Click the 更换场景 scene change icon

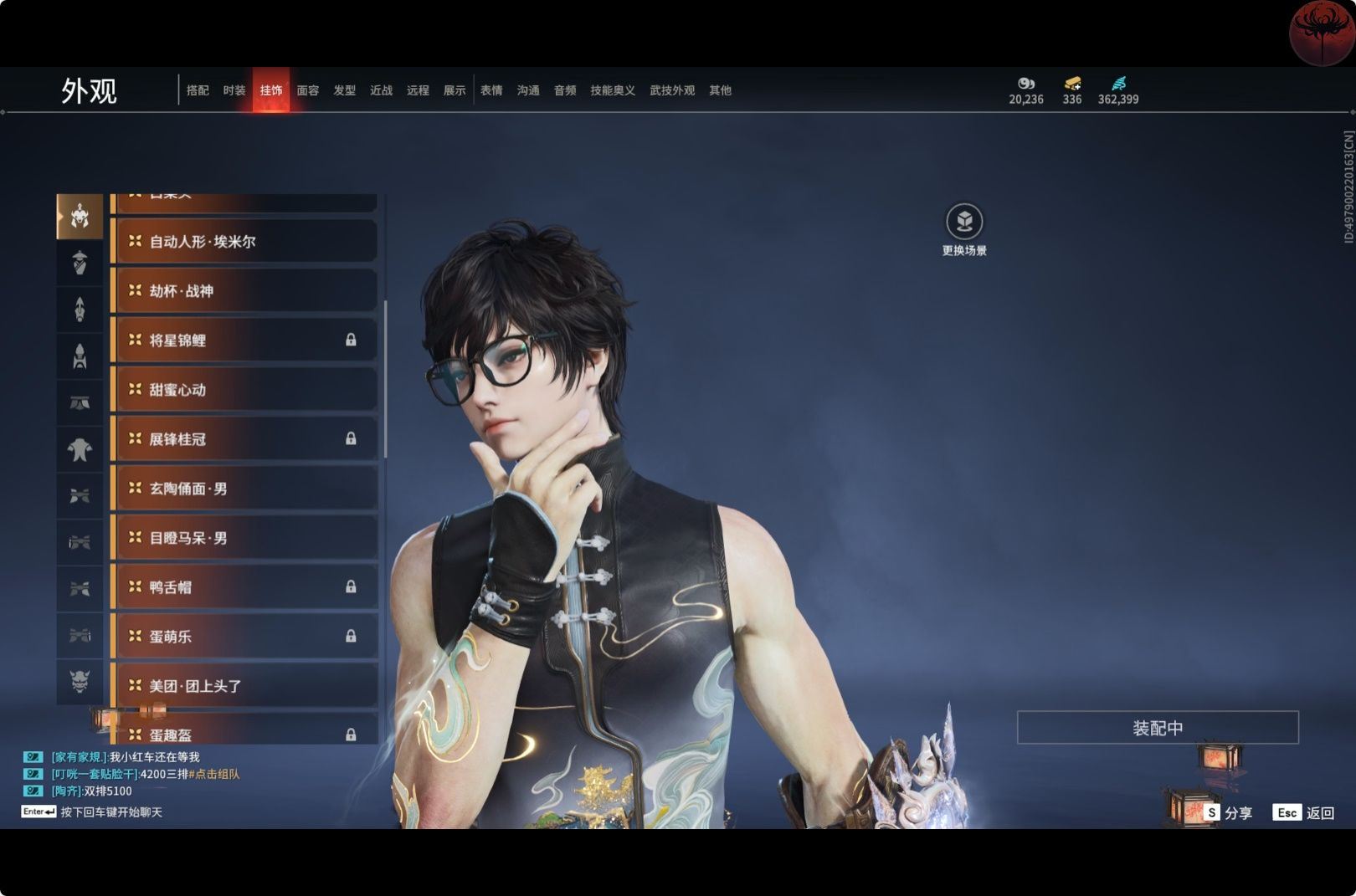(x=964, y=222)
